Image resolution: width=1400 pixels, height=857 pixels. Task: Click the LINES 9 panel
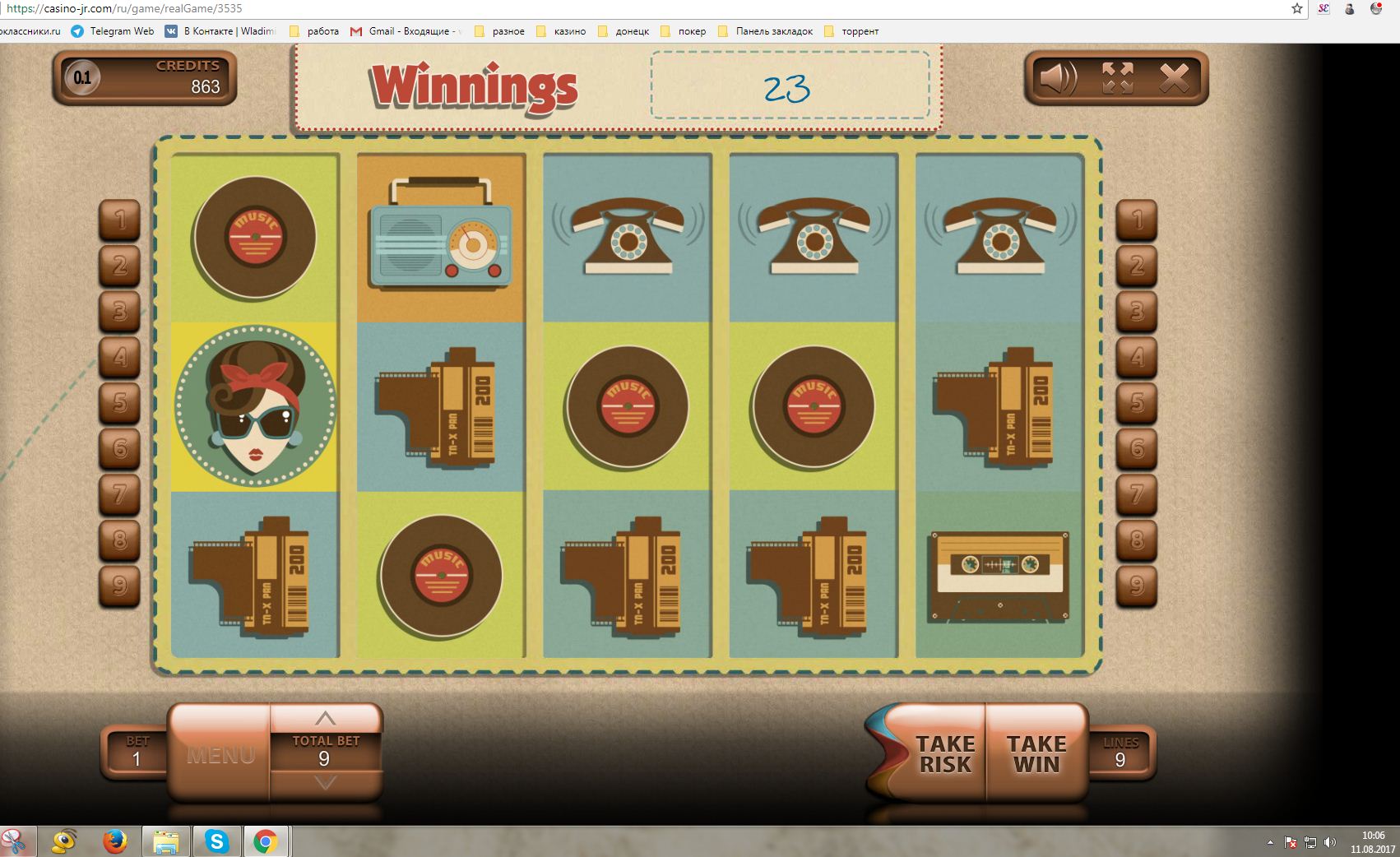pos(1120,752)
